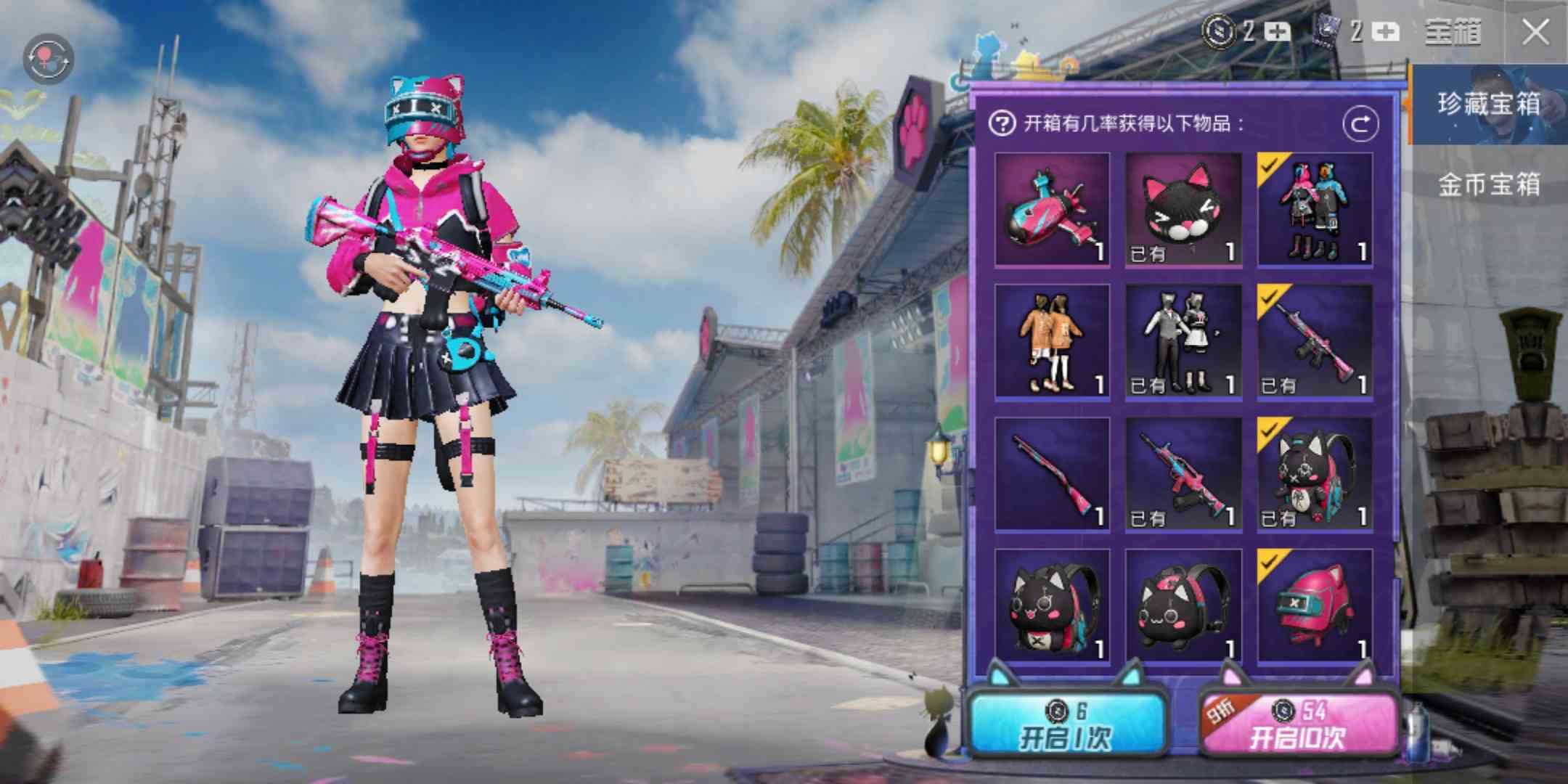
Task: Preview the pink and blue outfit set
Action: tap(1315, 209)
